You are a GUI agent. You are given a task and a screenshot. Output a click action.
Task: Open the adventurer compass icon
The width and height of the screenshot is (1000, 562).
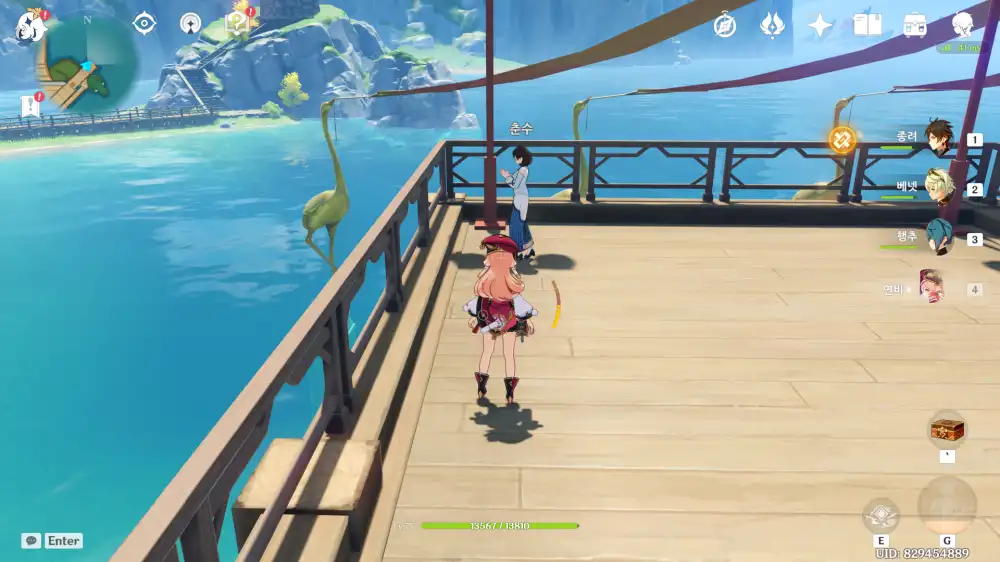pos(725,26)
